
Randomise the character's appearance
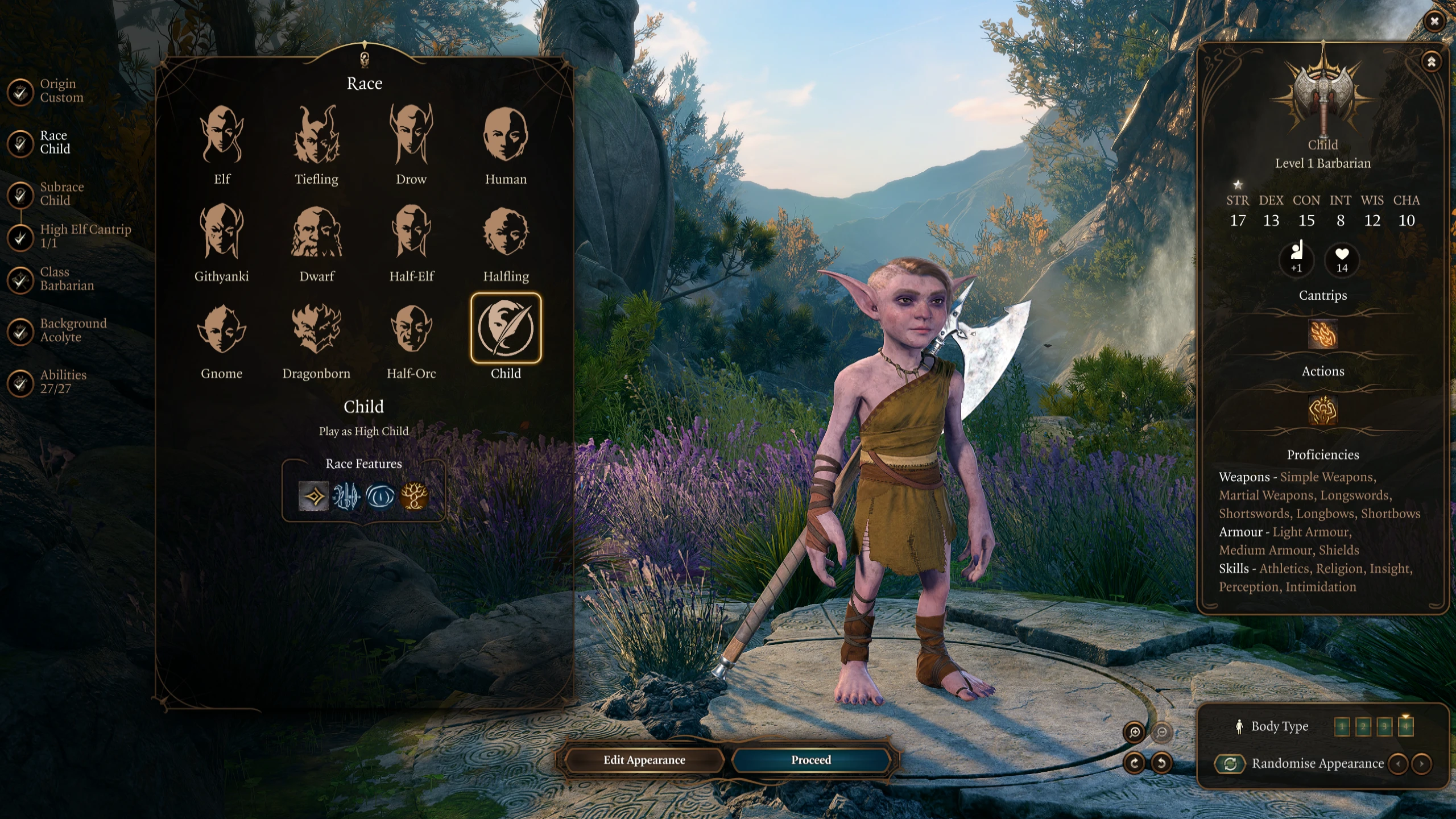(1230, 763)
